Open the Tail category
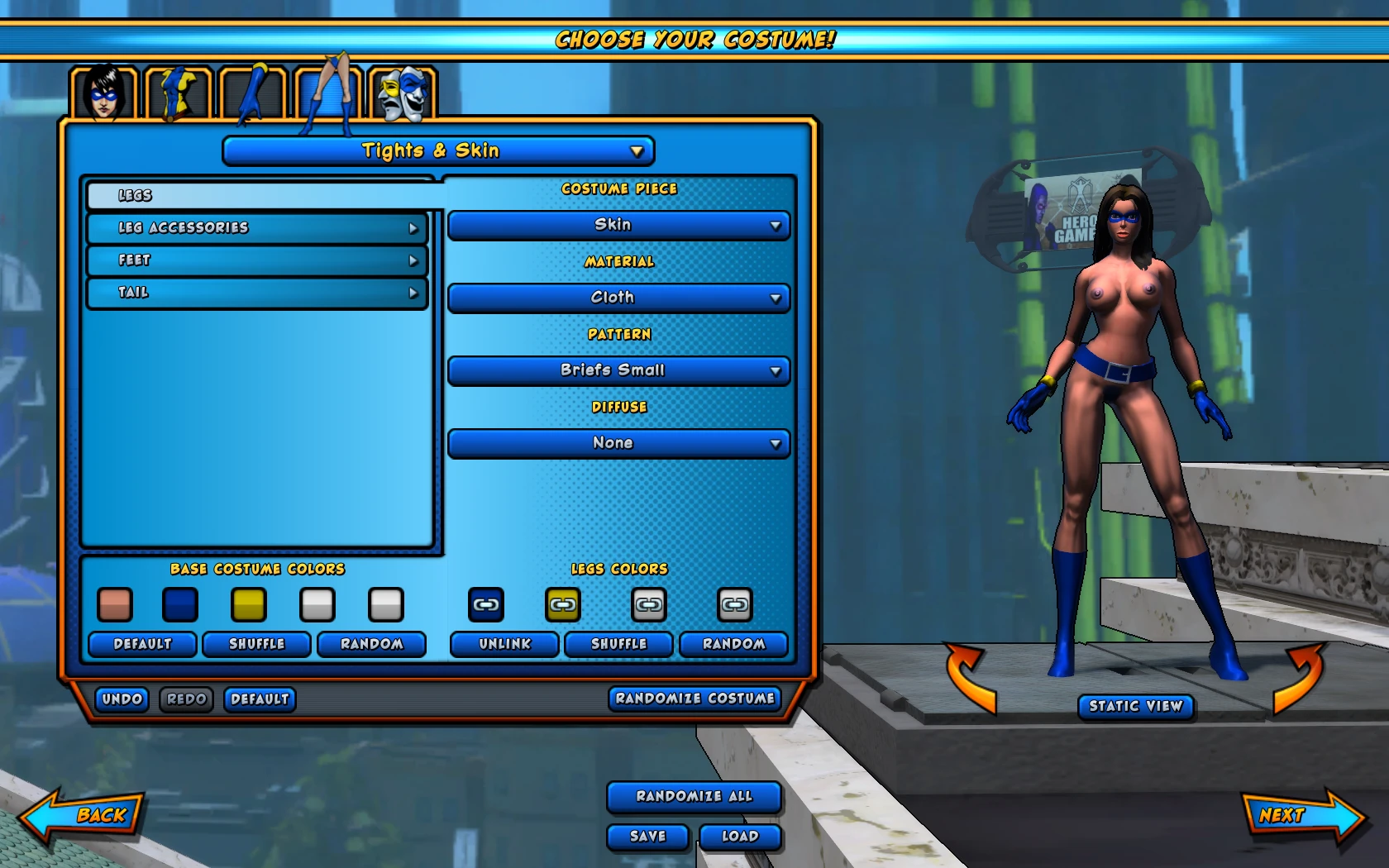 click(256, 292)
